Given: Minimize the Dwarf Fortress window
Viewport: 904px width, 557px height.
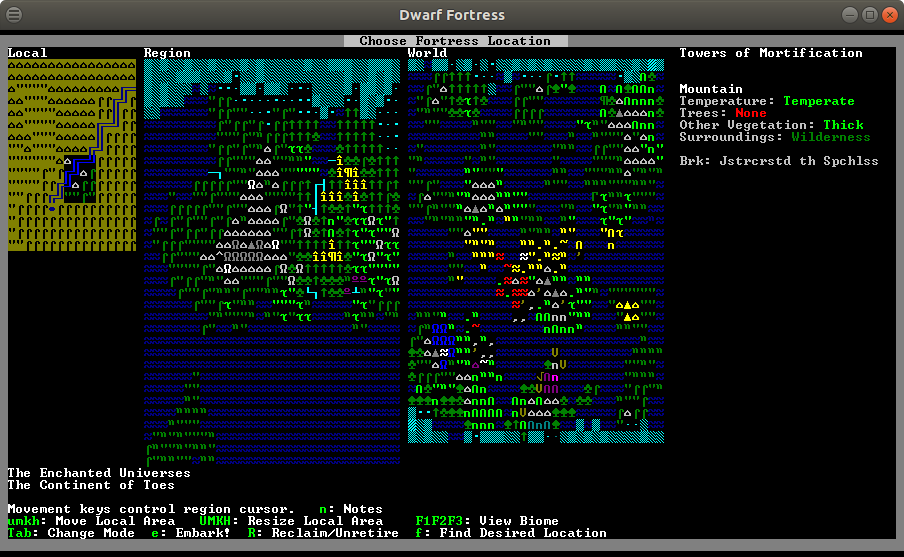Looking at the screenshot, I should point(849,15).
